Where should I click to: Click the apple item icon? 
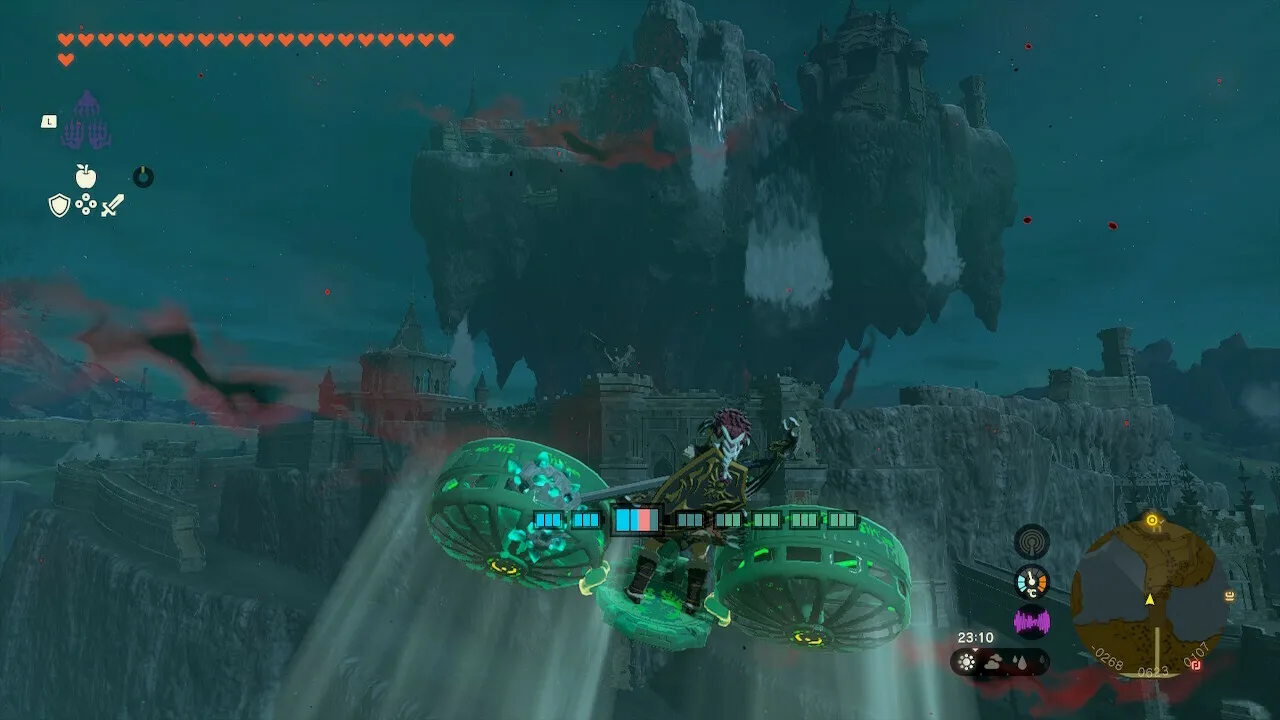point(86,177)
